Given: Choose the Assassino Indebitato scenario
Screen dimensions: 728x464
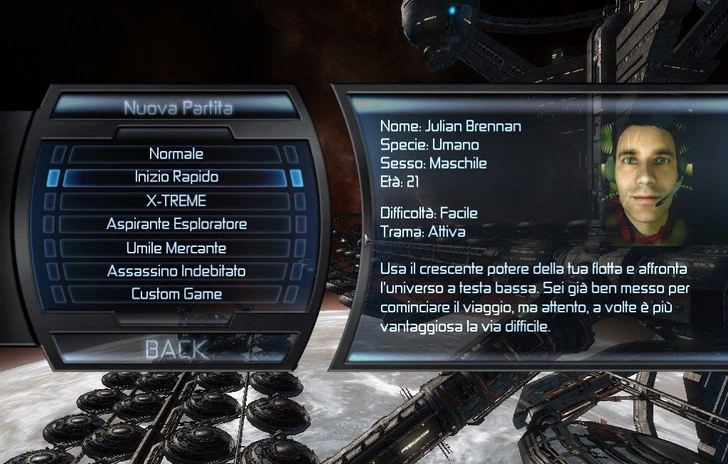Looking at the screenshot, I should [x=176, y=271].
